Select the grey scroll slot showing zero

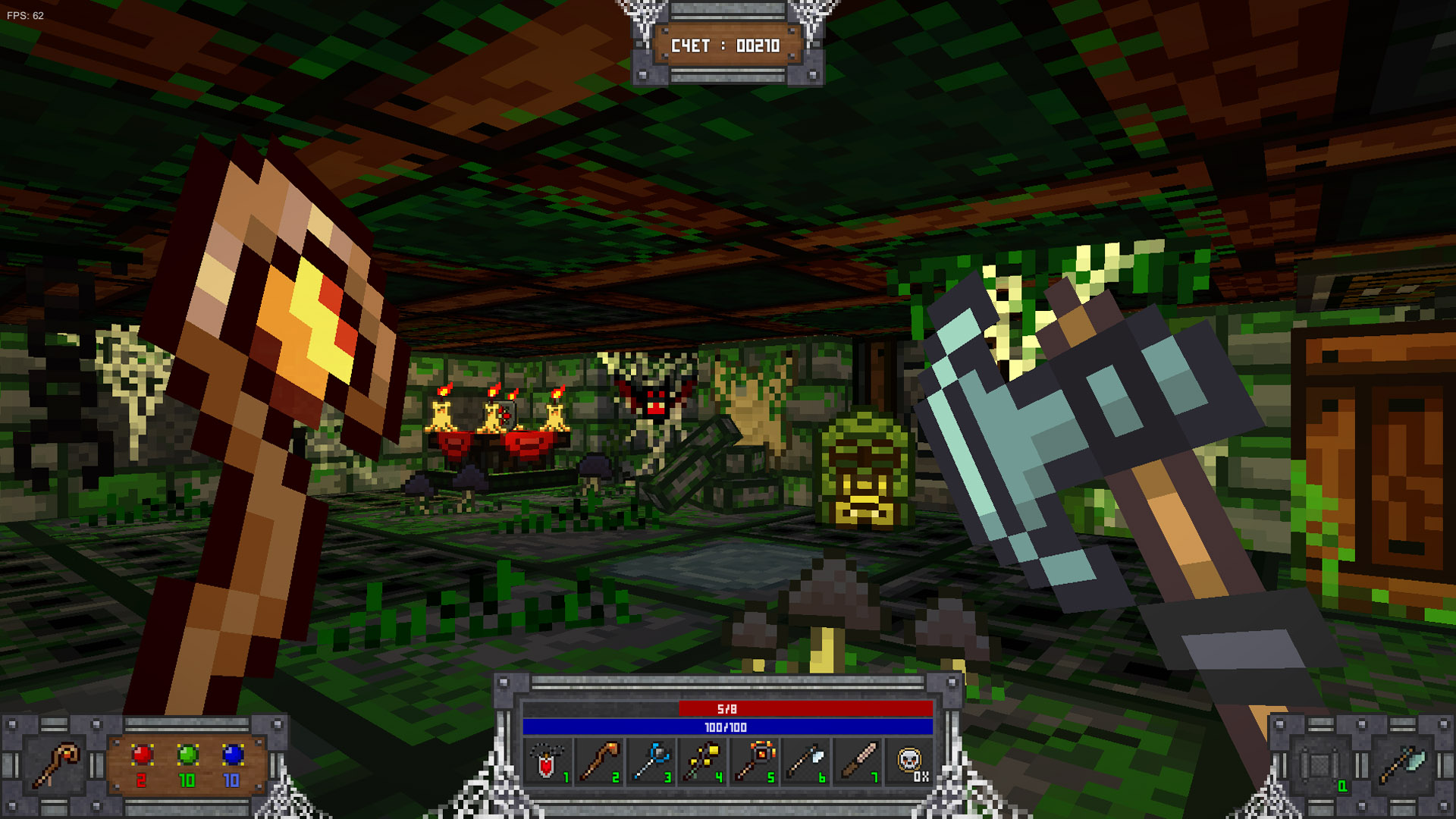1320,766
